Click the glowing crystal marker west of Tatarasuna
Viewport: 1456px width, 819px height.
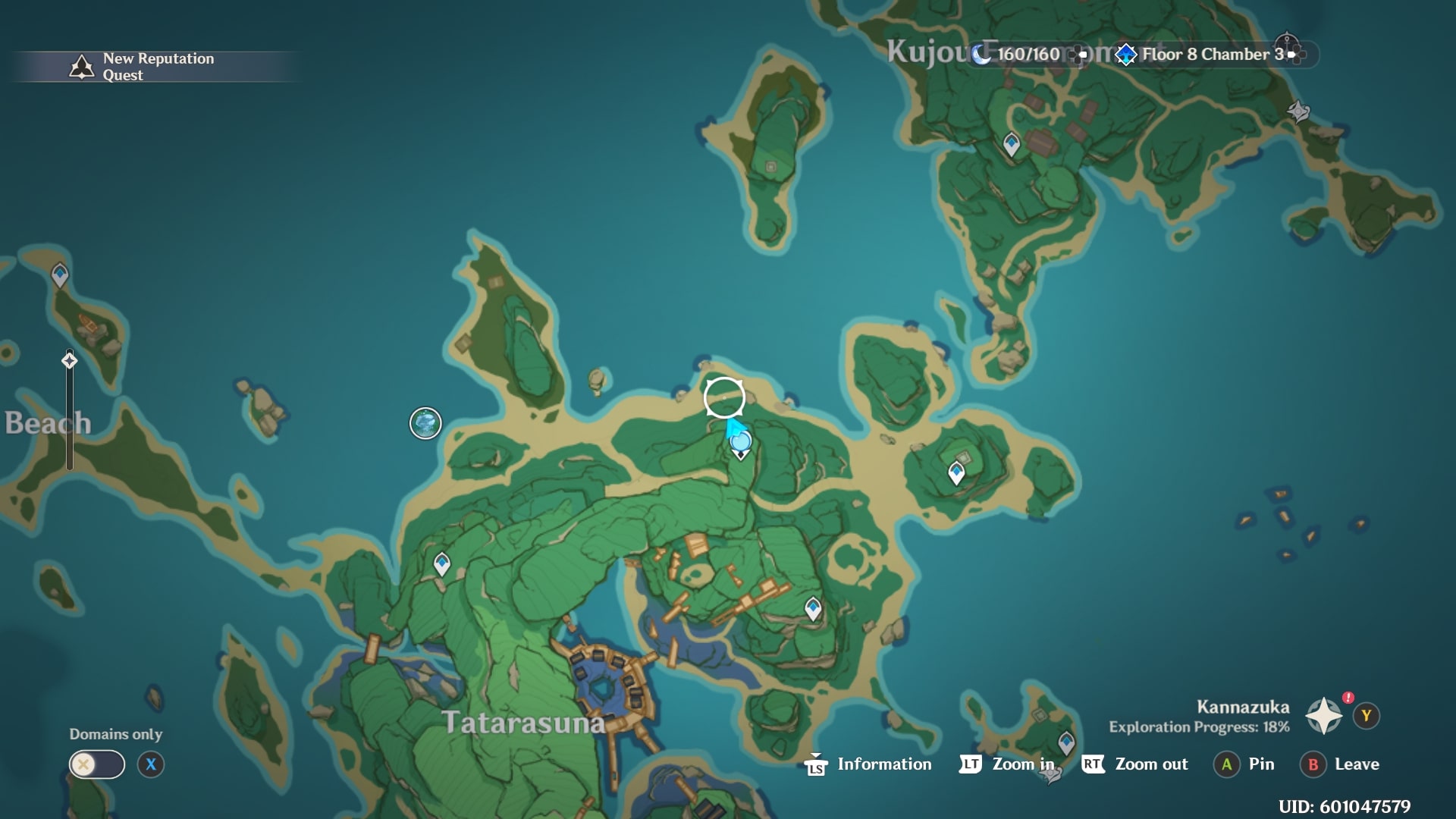click(426, 423)
